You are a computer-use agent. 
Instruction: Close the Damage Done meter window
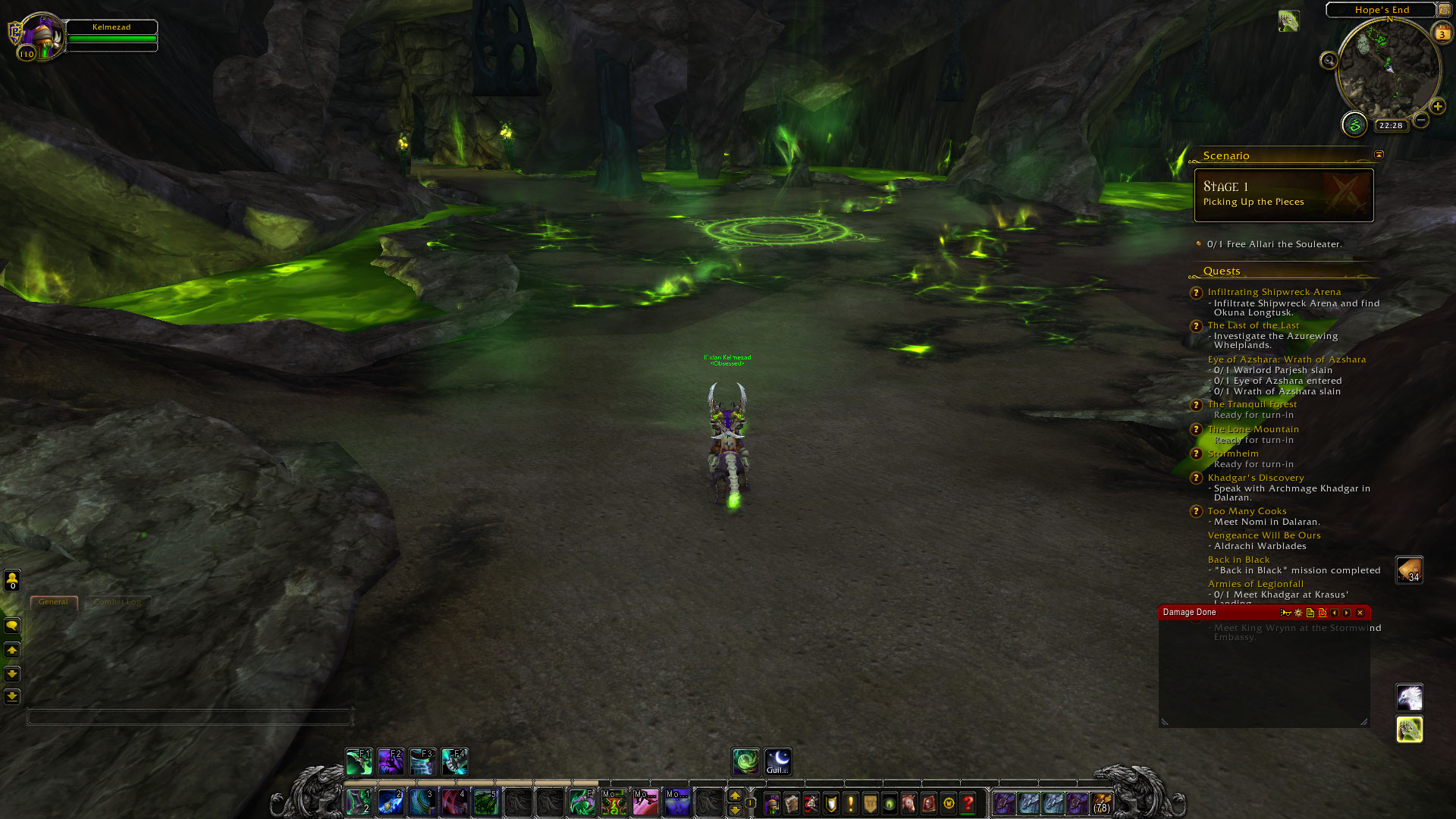coord(1360,613)
